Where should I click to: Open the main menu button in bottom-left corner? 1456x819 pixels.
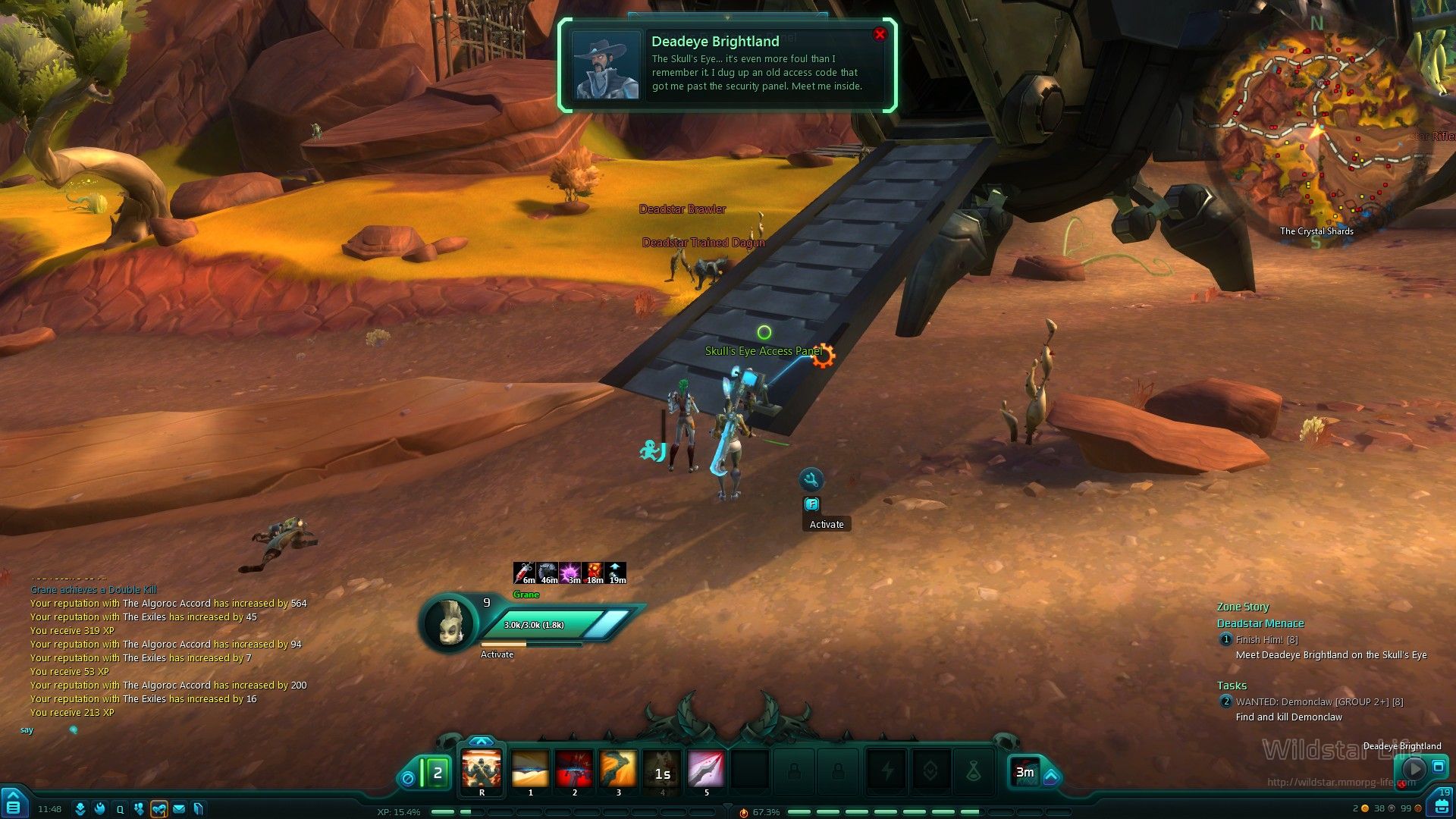click(x=14, y=805)
